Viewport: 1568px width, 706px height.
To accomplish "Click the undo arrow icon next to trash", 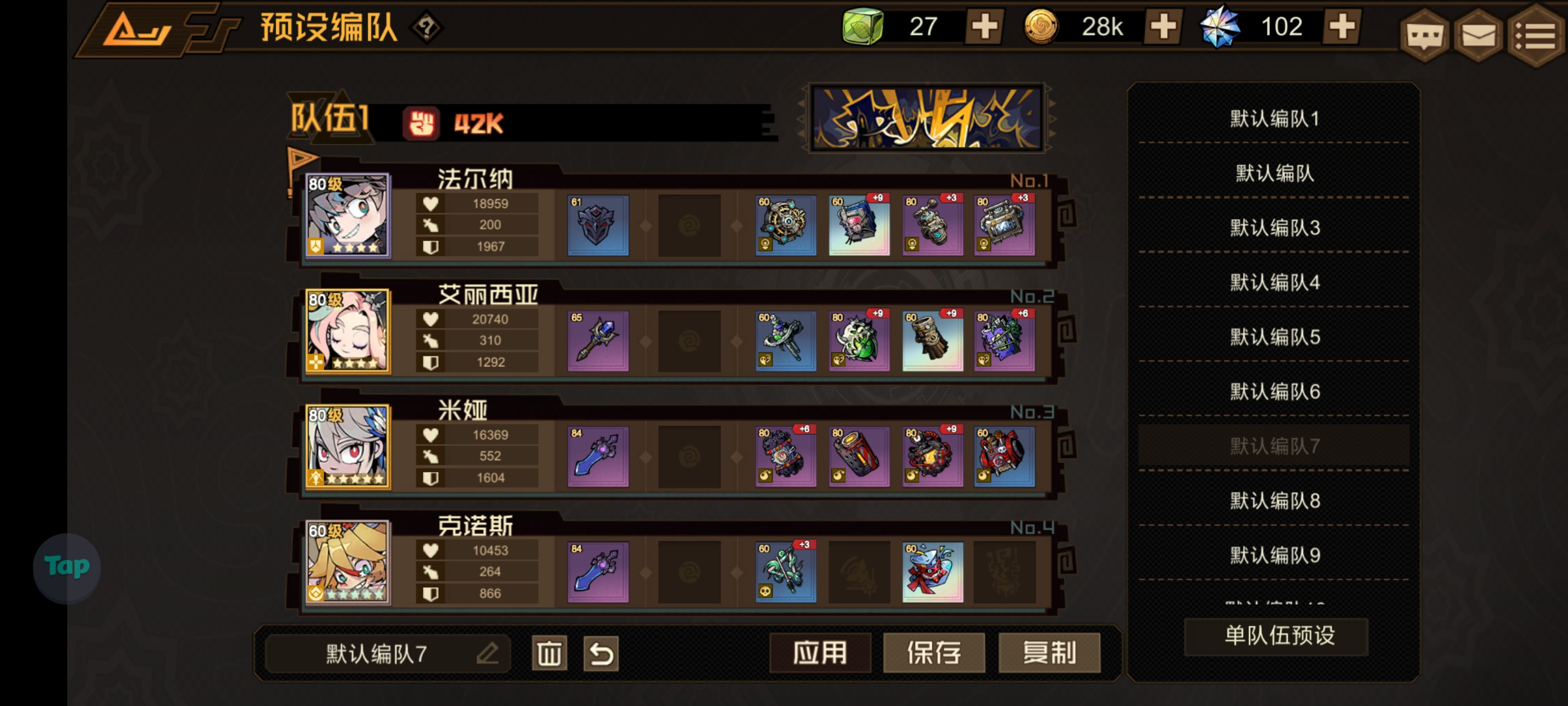I will coord(601,652).
